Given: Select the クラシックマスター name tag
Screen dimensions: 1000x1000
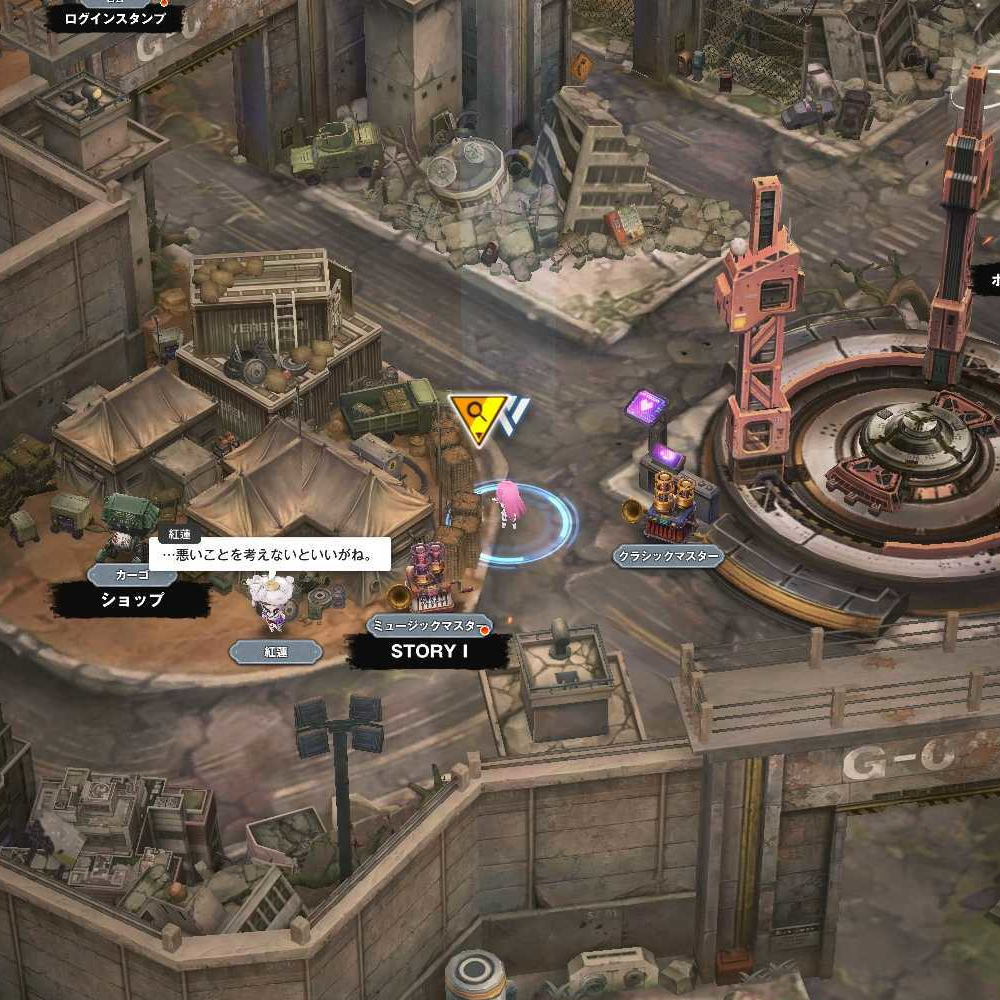Looking at the screenshot, I should pos(668,557).
